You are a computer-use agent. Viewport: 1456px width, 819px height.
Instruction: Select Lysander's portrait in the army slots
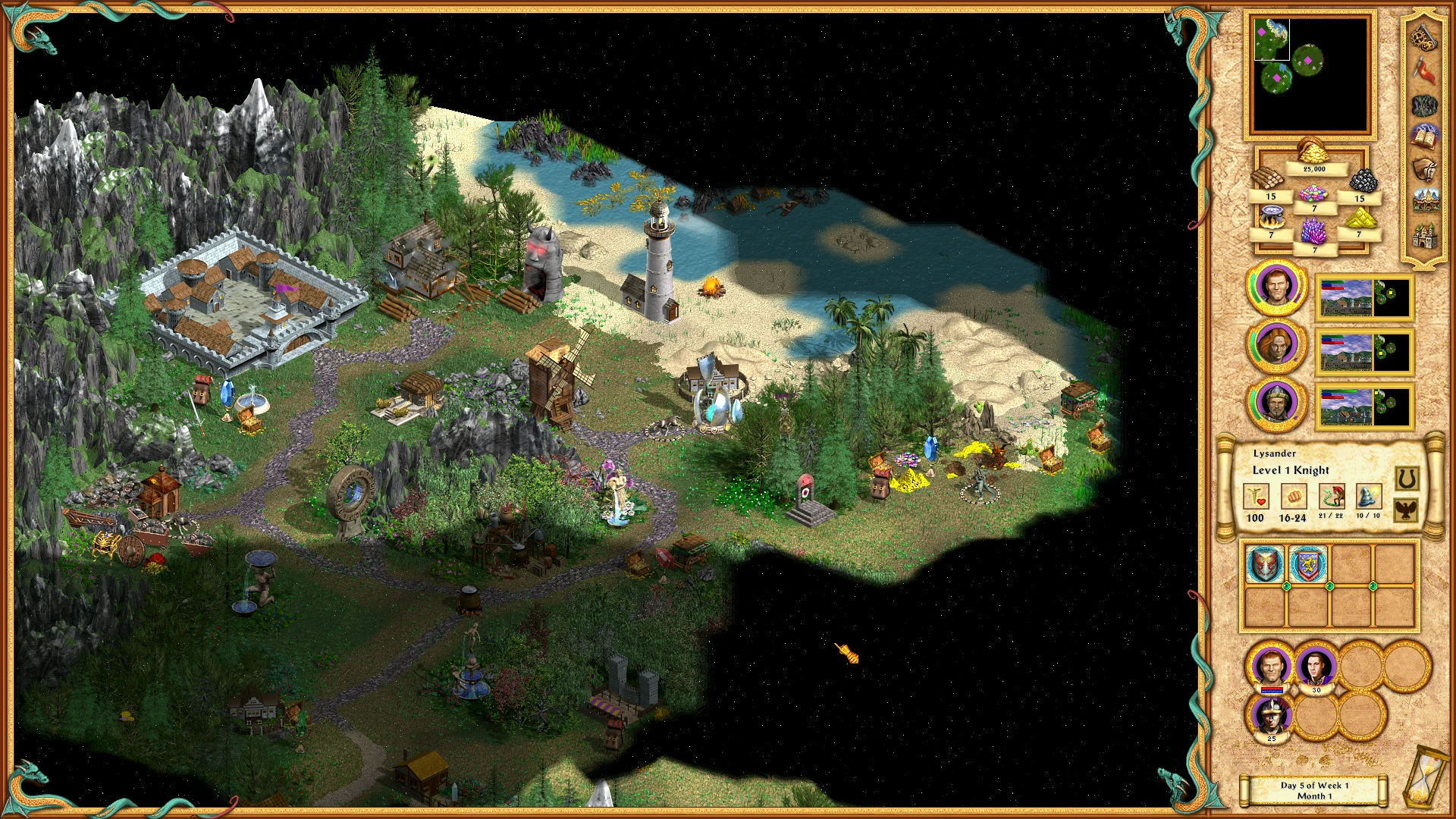pos(1271,667)
